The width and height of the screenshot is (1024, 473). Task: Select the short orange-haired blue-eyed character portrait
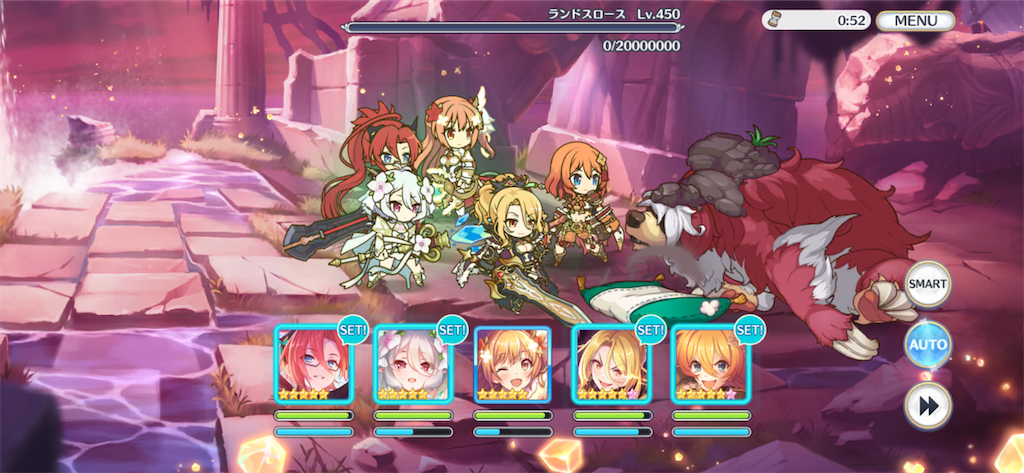710,365
